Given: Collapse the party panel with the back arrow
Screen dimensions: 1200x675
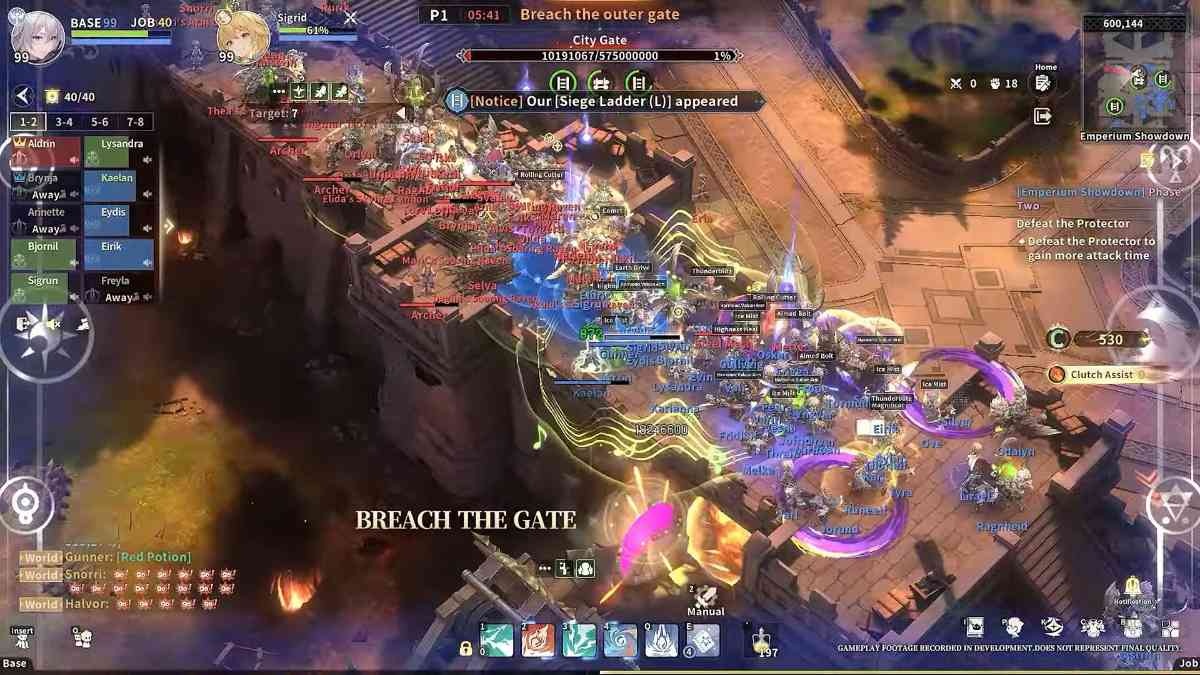Looking at the screenshot, I should pyautogui.click(x=22, y=96).
